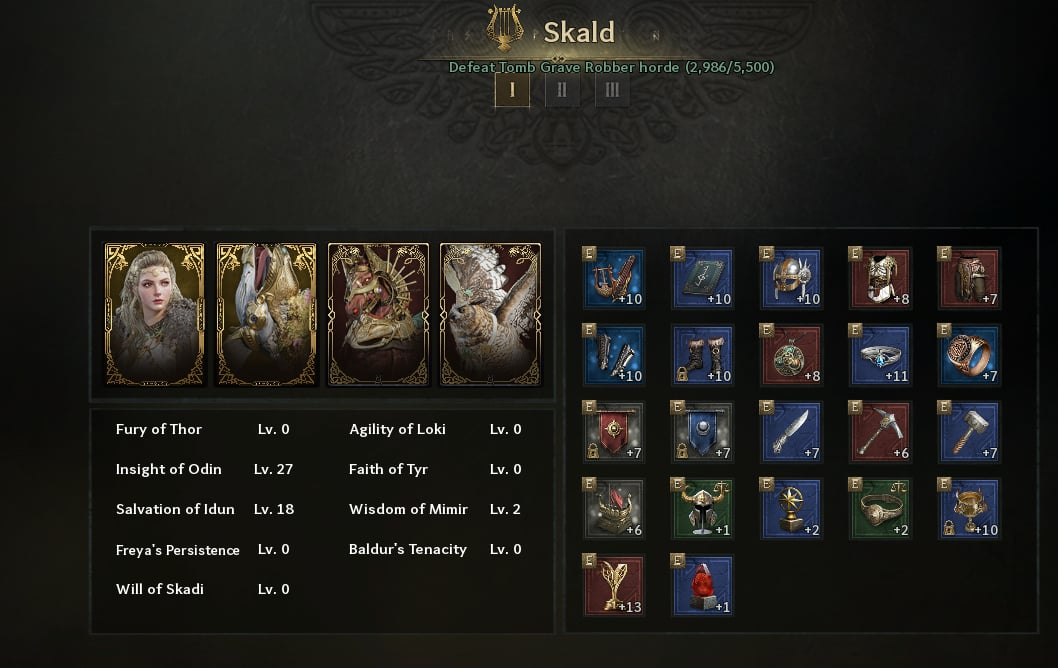Switch to preset tab III

[612, 91]
